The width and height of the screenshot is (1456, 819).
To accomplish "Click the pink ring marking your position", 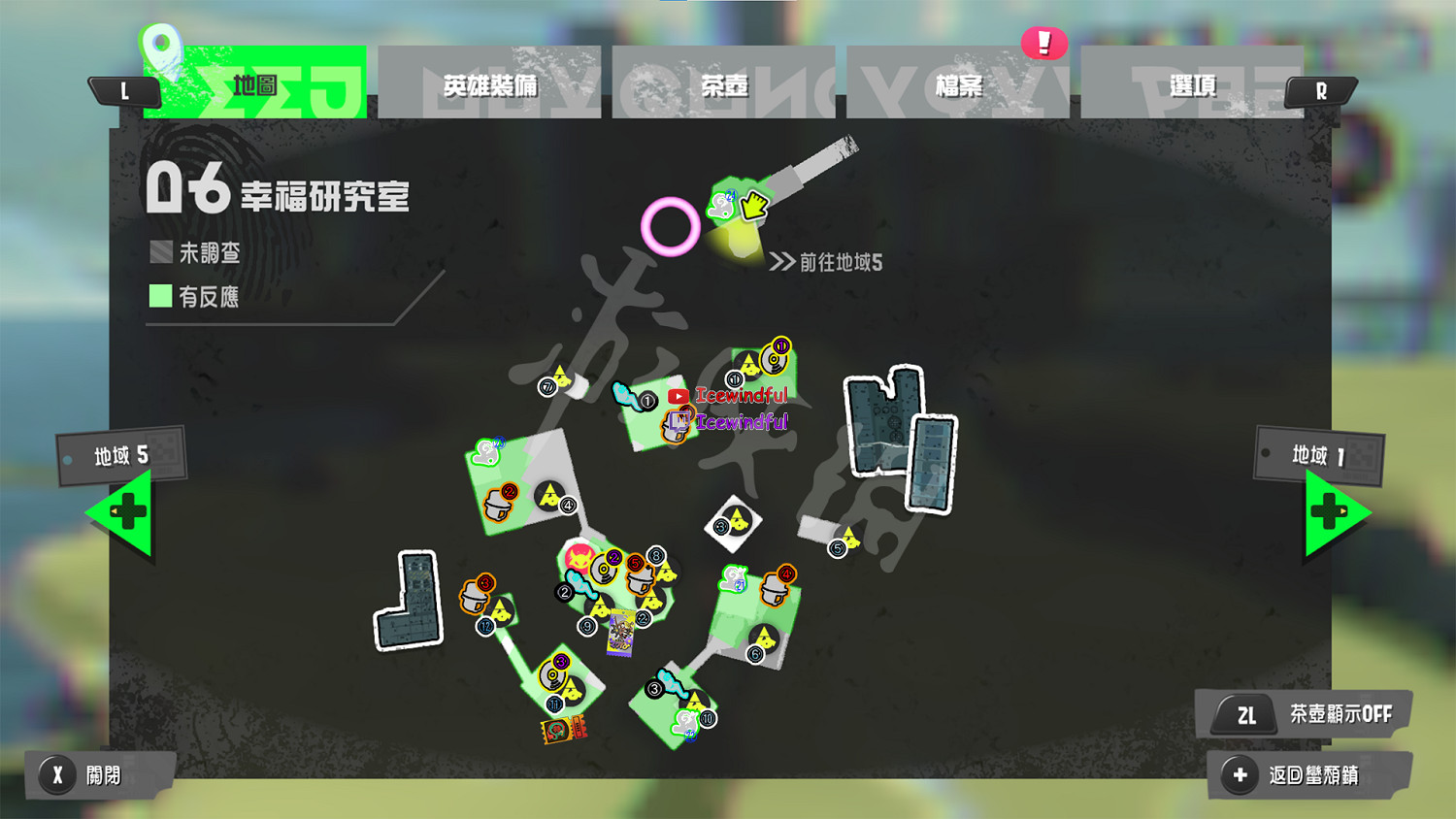I will pyautogui.click(x=670, y=226).
